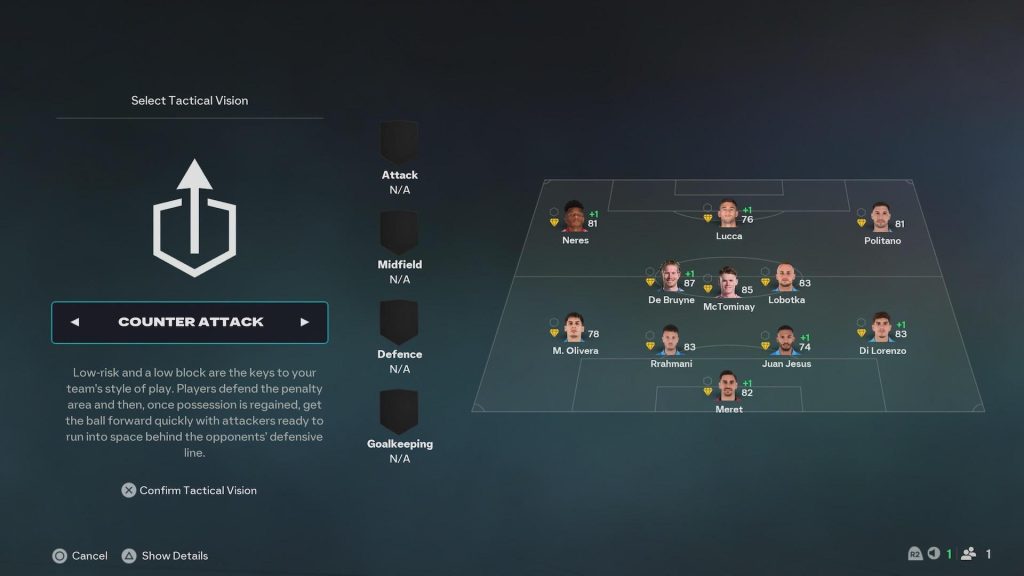The image size is (1024, 576).
Task: Pick right back Di Lorenzo
Action: click(x=881, y=328)
